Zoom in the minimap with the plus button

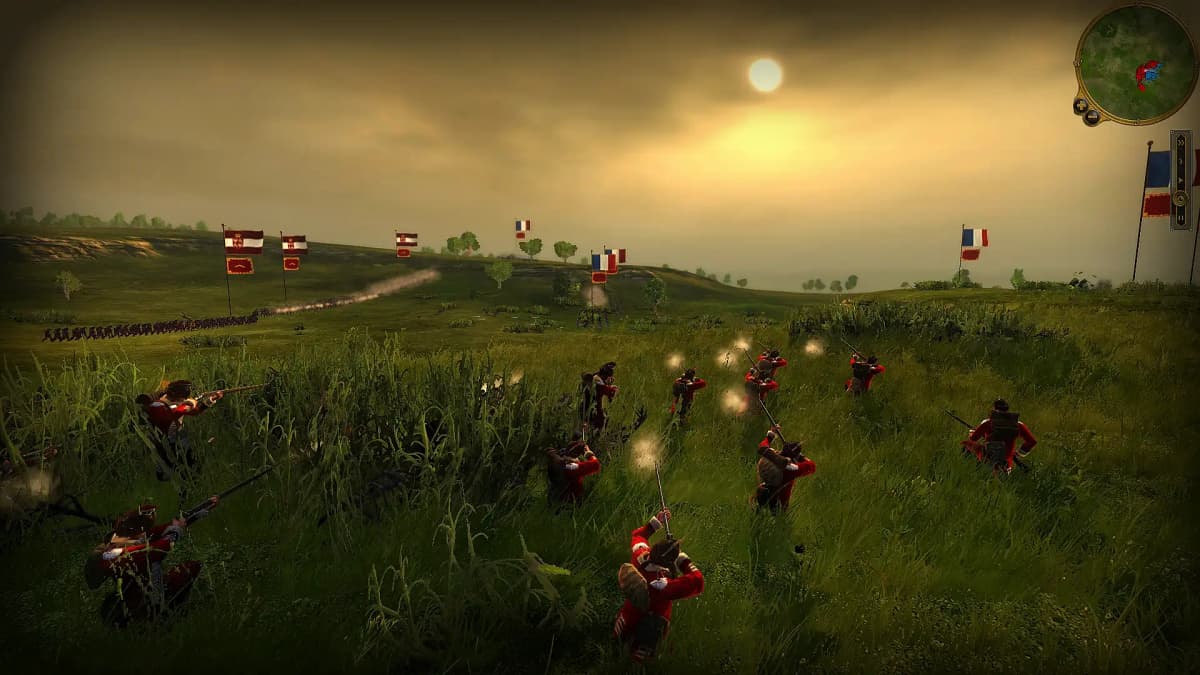coord(1080,105)
